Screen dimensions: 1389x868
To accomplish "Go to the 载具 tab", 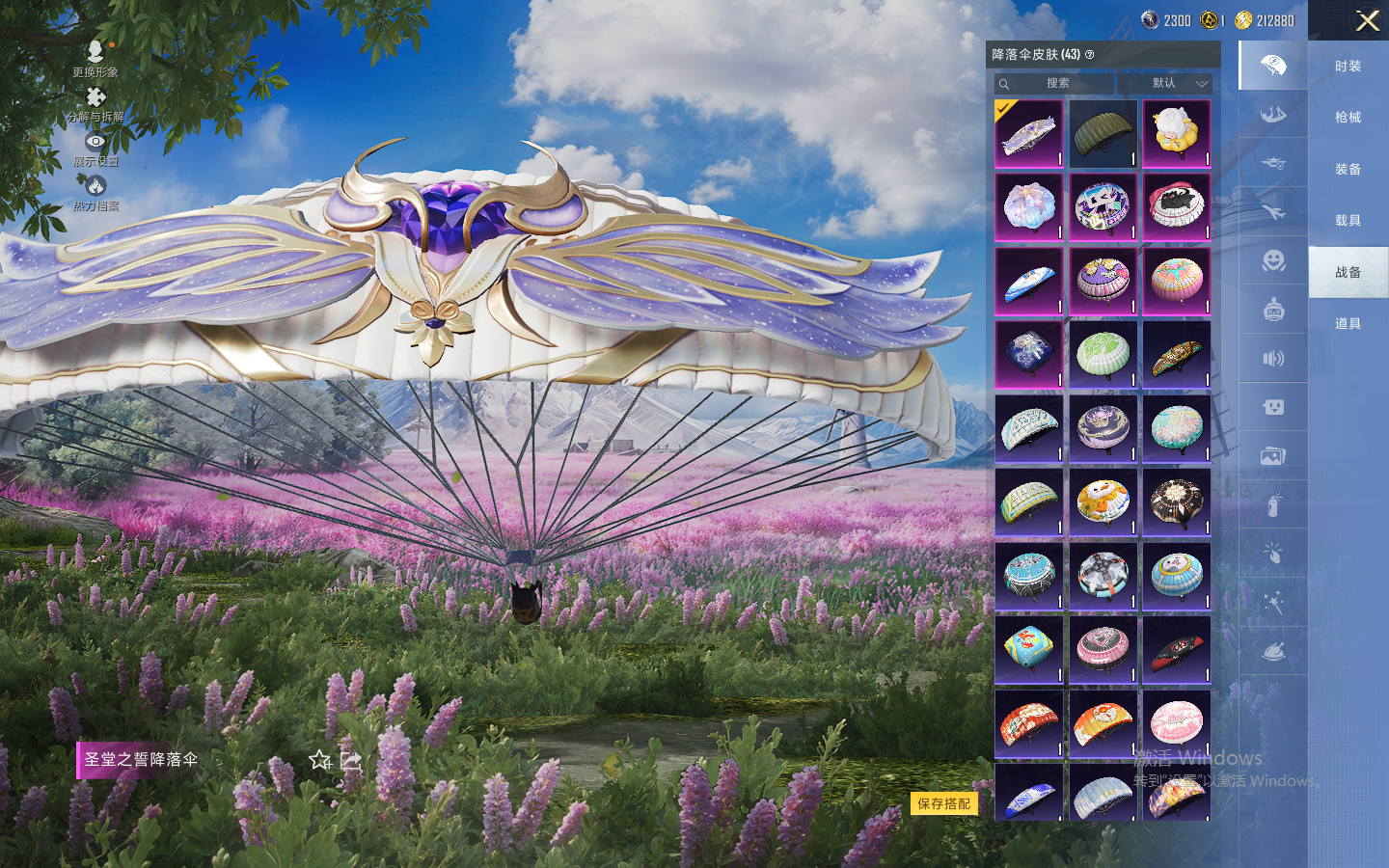I will (1348, 221).
